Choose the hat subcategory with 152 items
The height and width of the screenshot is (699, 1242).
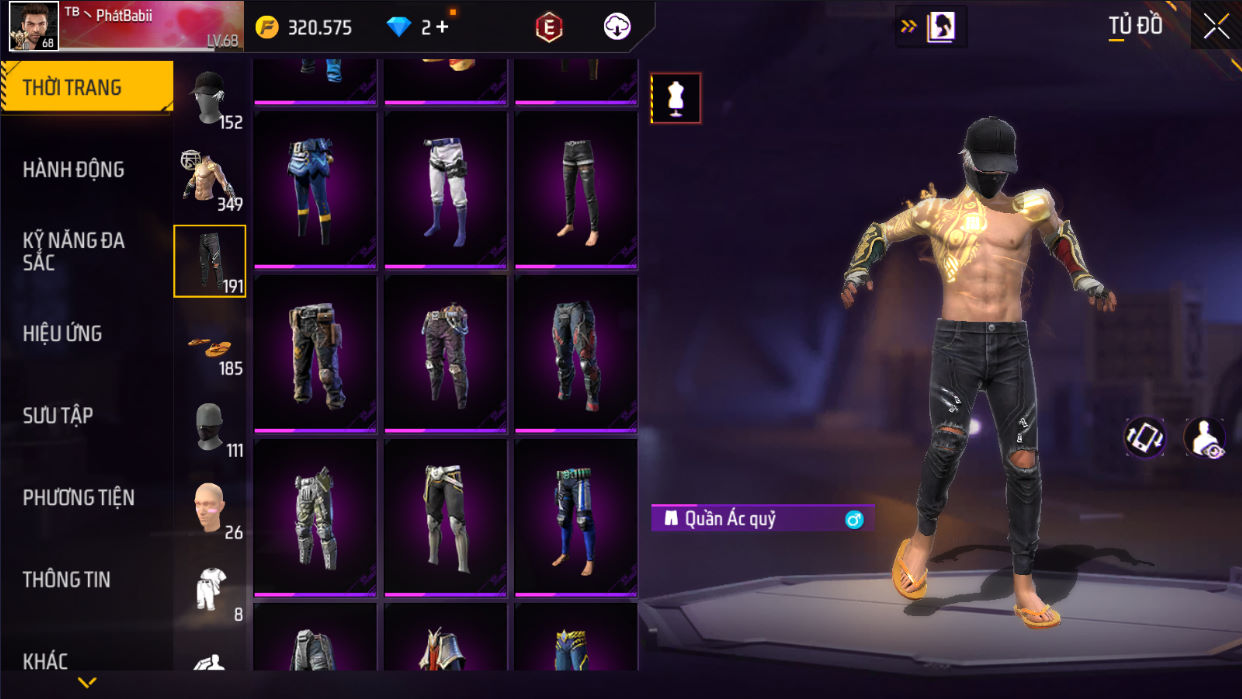pos(210,99)
